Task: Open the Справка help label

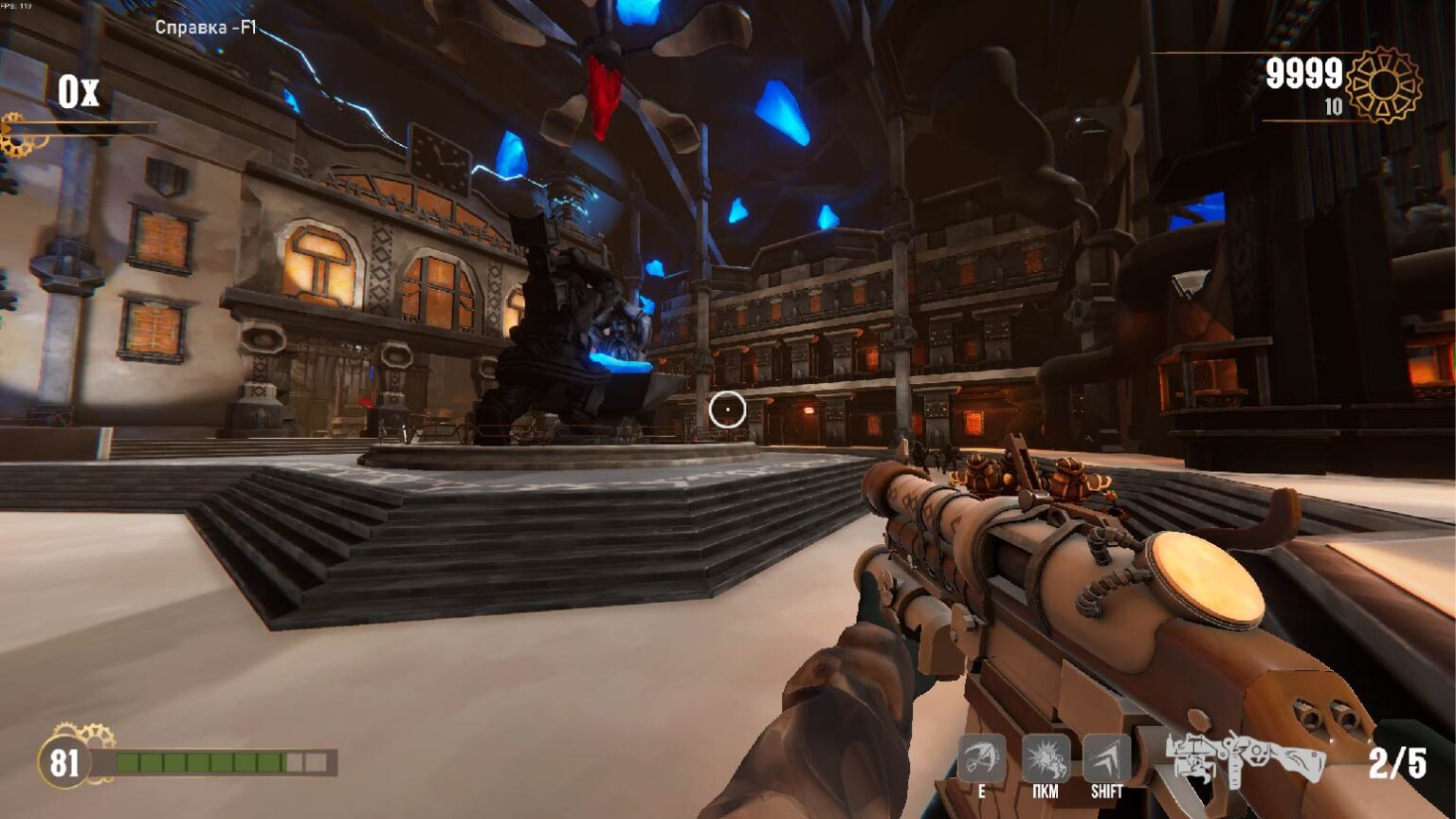Action: [206, 27]
